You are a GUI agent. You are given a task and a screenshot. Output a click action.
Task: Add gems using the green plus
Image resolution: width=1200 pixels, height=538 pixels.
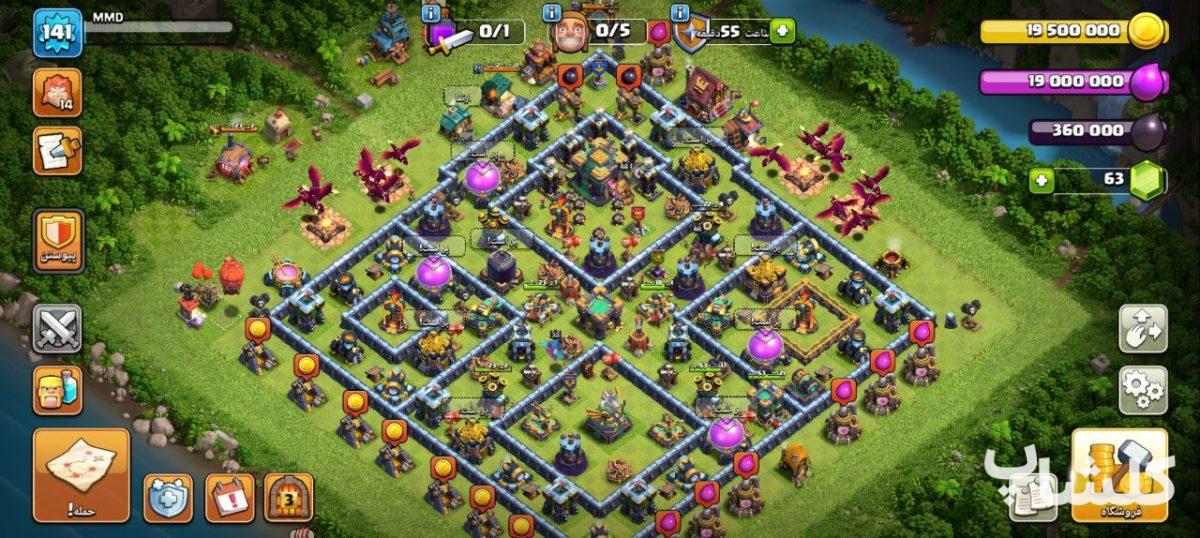[x=1043, y=182]
